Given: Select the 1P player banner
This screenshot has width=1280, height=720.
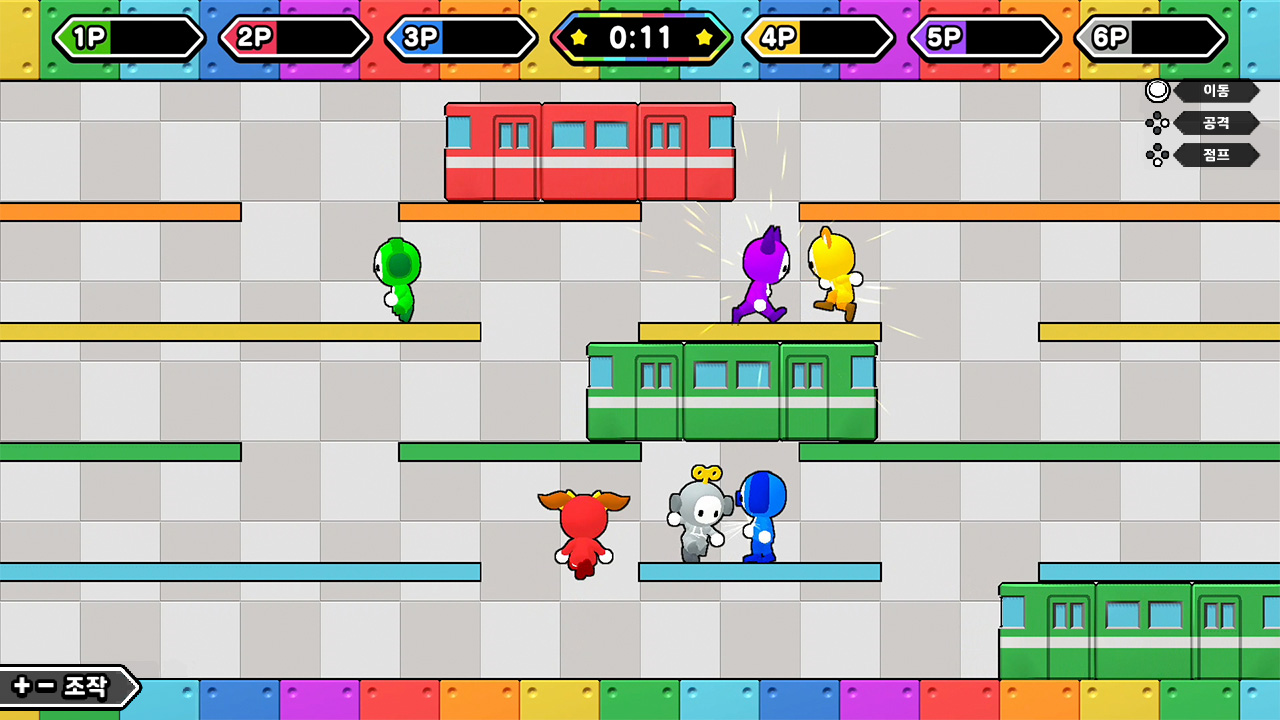Looking at the screenshot, I should [x=130, y=38].
